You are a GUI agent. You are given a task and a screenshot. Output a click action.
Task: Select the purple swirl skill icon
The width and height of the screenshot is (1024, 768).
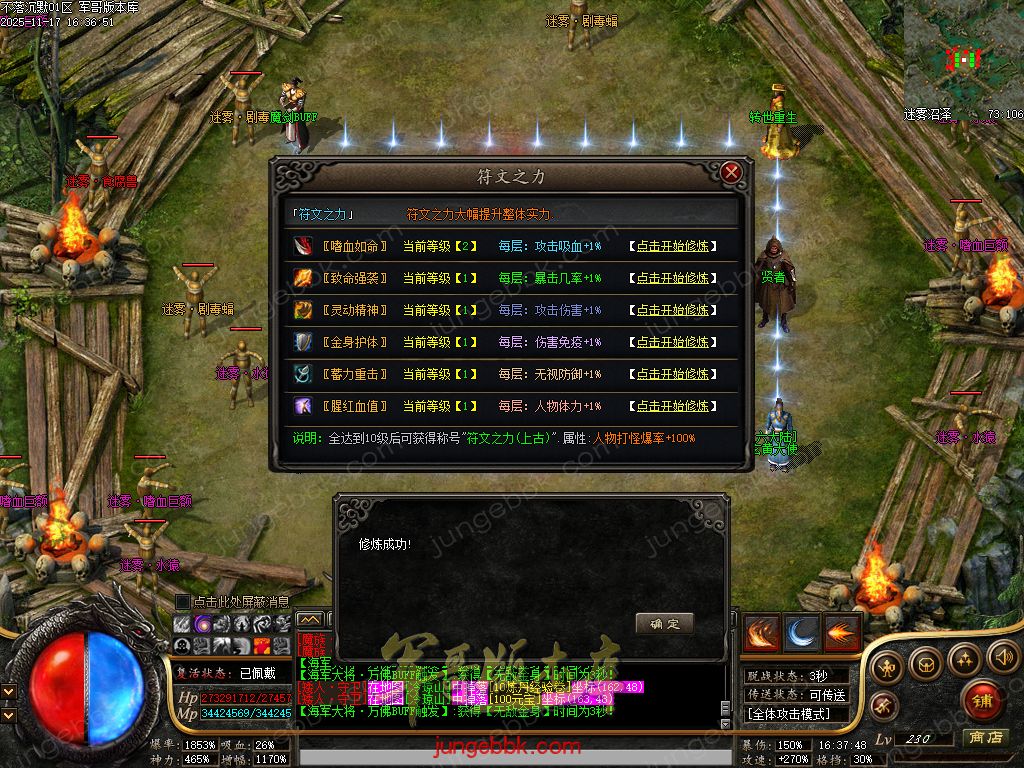(202, 623)
